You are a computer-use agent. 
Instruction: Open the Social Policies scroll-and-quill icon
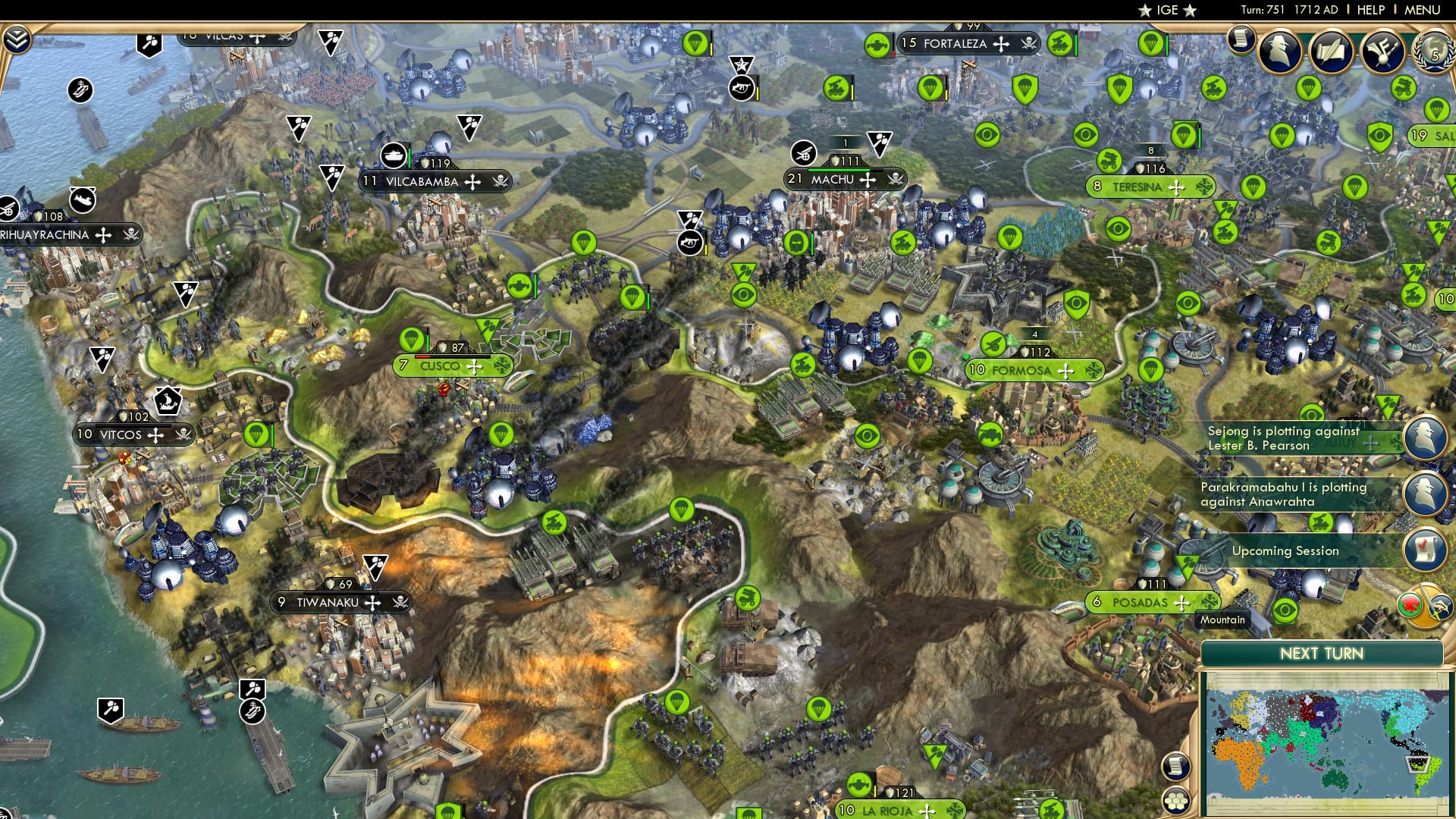tap(1332, 49)
